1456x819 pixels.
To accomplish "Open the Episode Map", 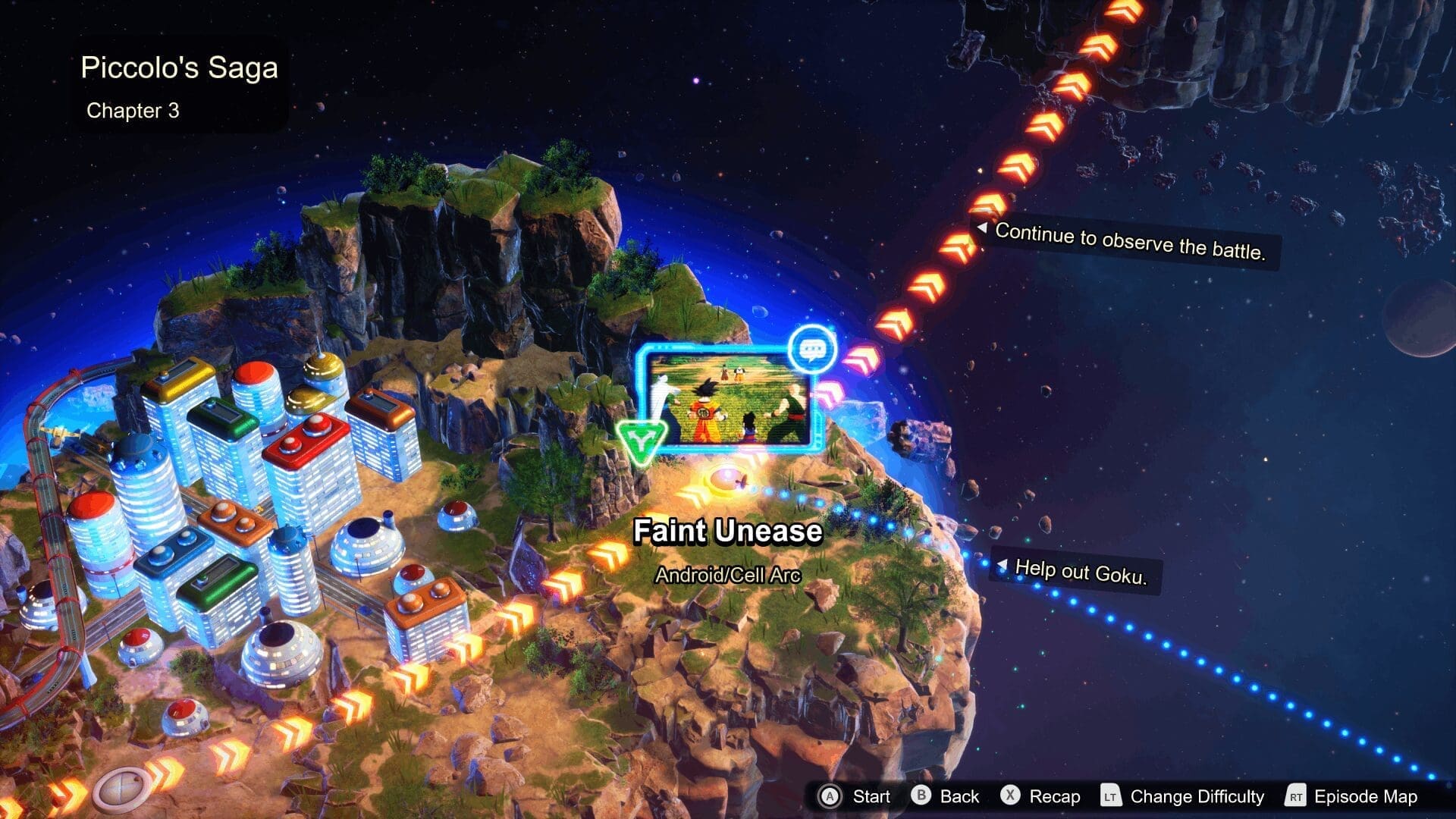I will pyautogui.click(x=1352, y=796).
